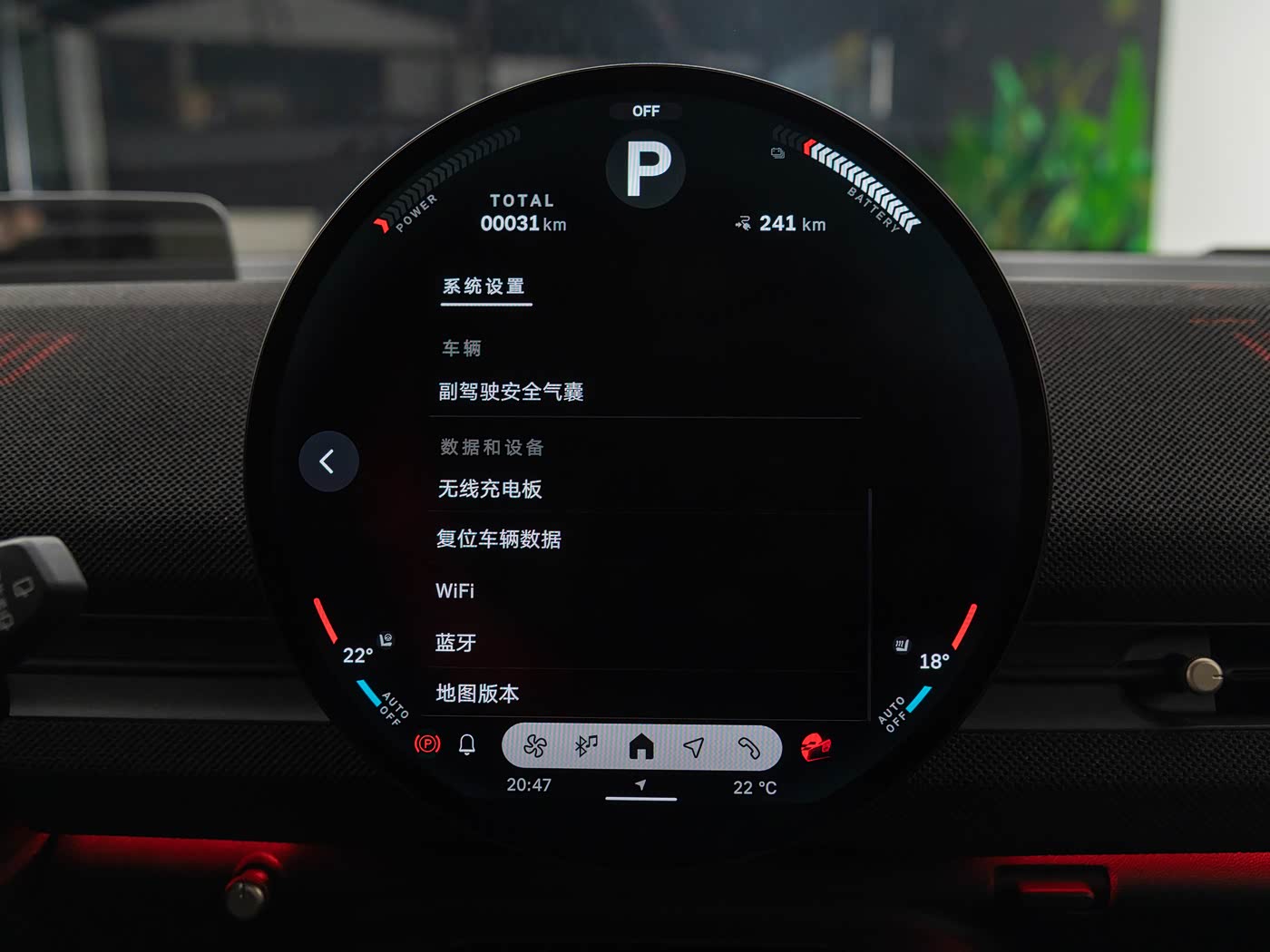Click the red parking brake icon
Viewport: 1270px width, 952px height.
coord(427,744)
